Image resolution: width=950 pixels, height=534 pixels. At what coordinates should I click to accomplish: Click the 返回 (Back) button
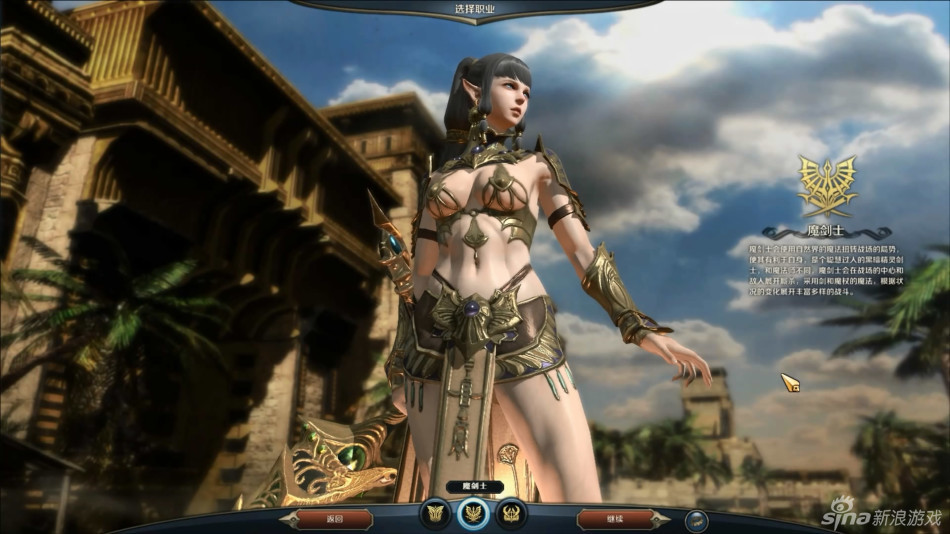pos(335,519)
